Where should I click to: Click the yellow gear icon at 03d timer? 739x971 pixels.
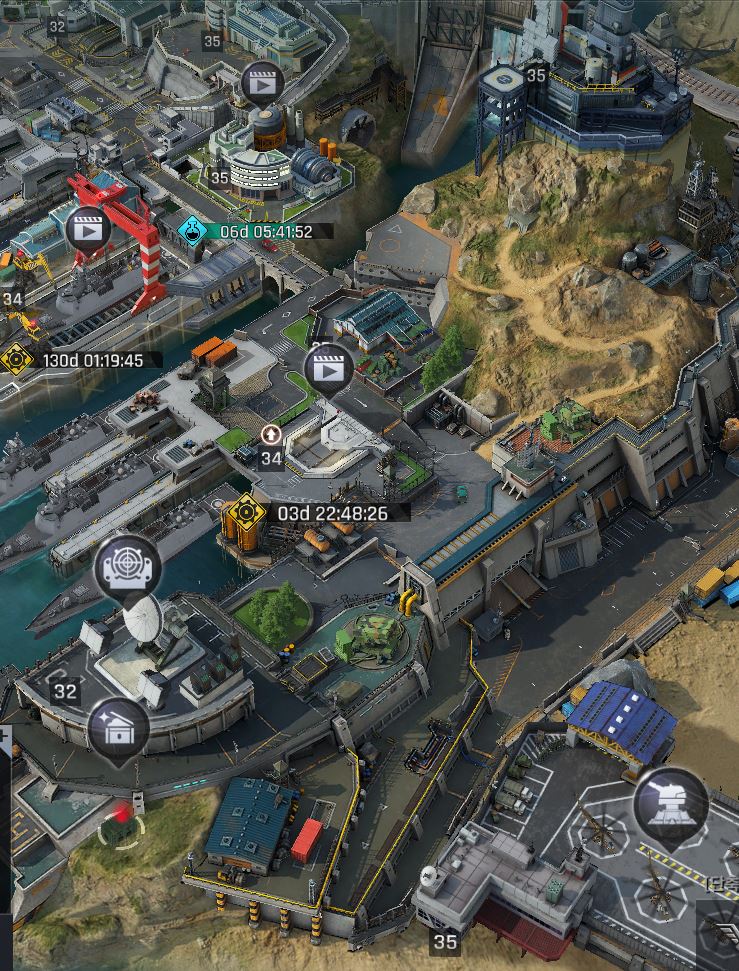244,513
